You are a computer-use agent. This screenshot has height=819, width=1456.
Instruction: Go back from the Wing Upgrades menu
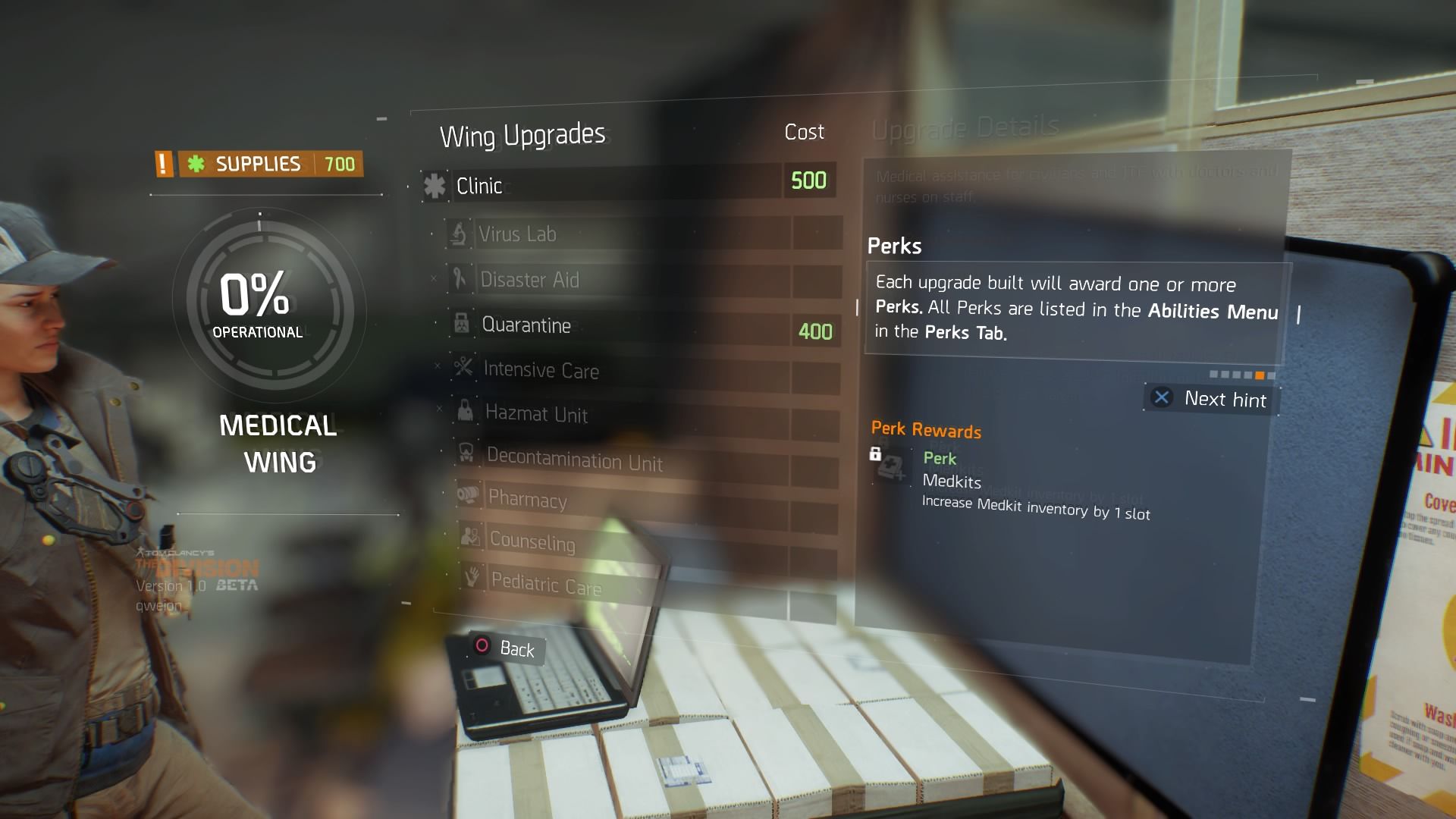[504, 648]
